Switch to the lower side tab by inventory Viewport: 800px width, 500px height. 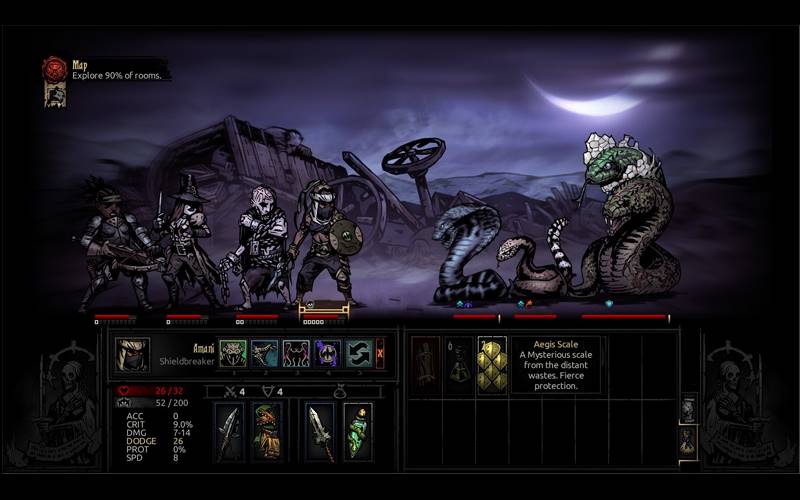coord(689,441)
